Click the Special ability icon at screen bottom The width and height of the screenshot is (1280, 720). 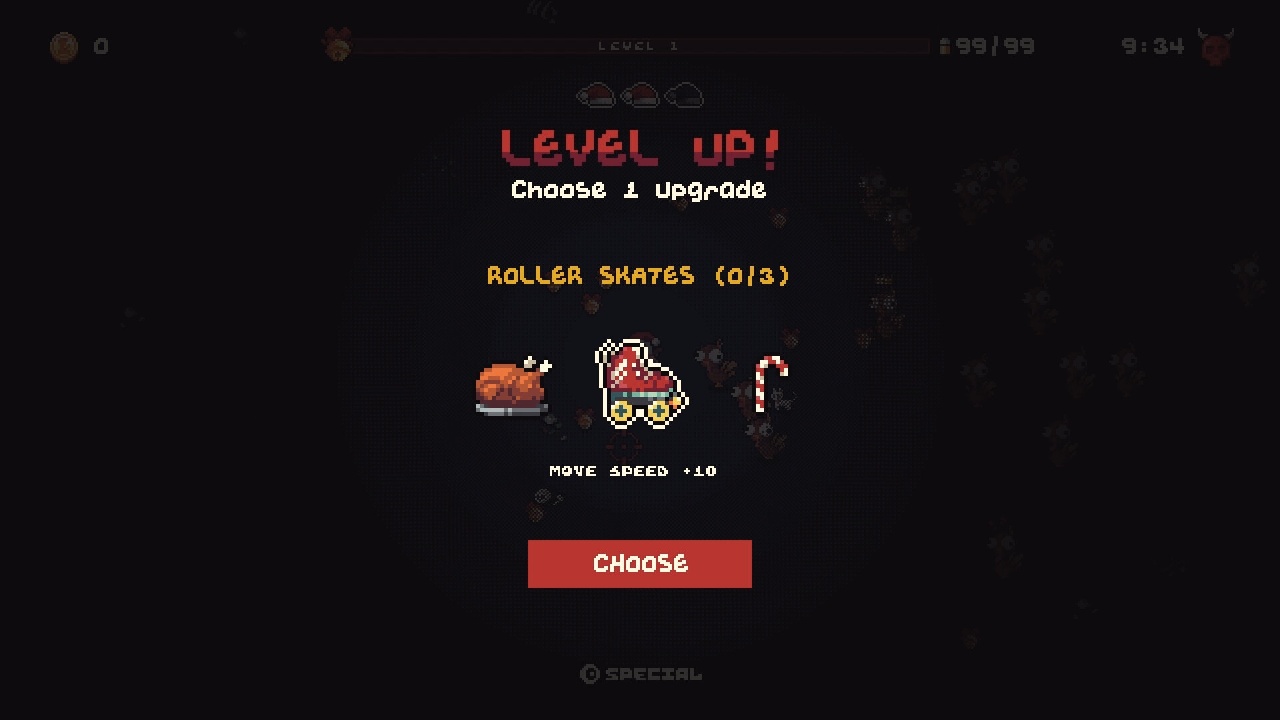pos(588,673)
